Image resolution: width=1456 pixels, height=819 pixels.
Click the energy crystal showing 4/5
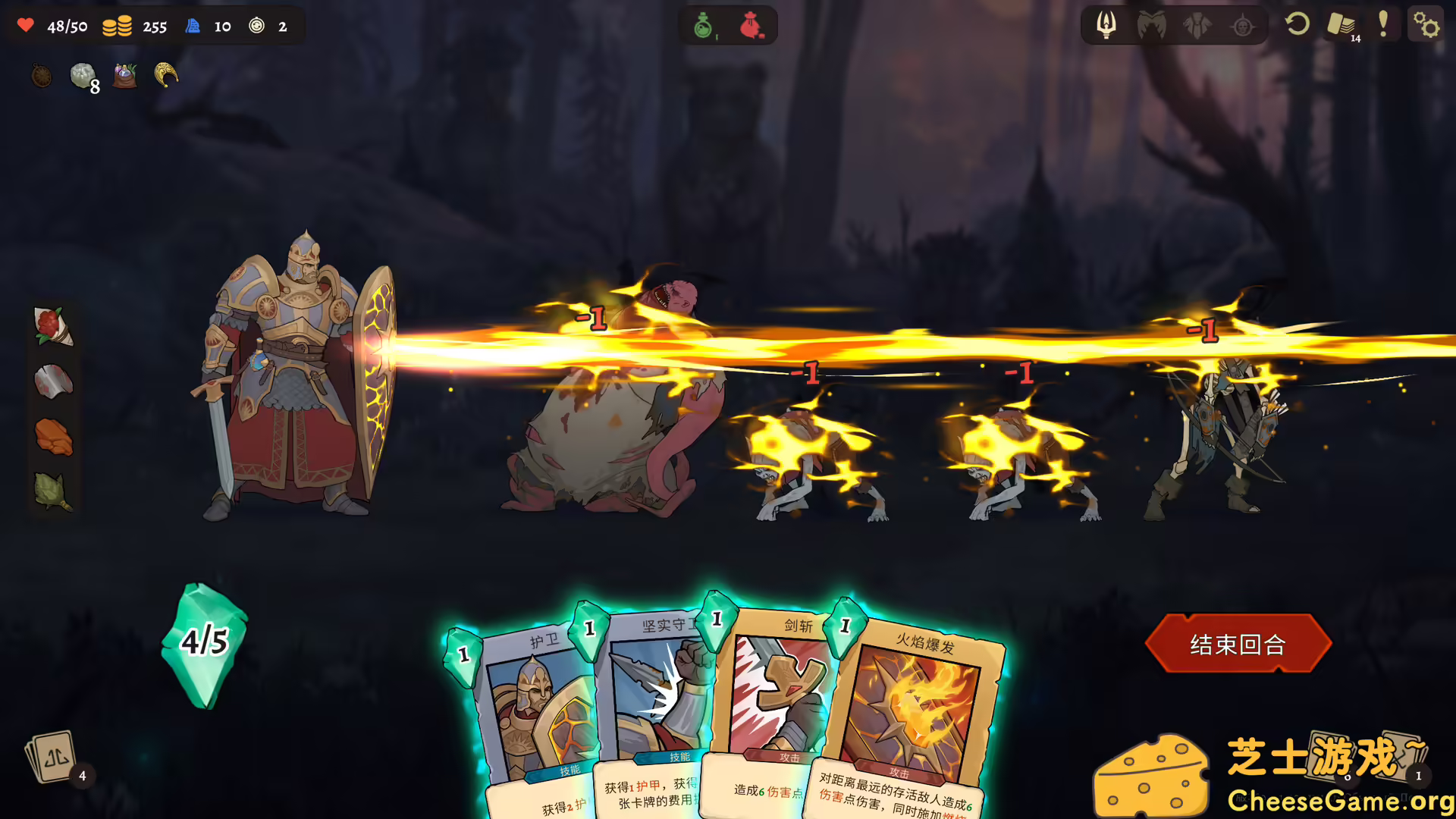(203, 643)
